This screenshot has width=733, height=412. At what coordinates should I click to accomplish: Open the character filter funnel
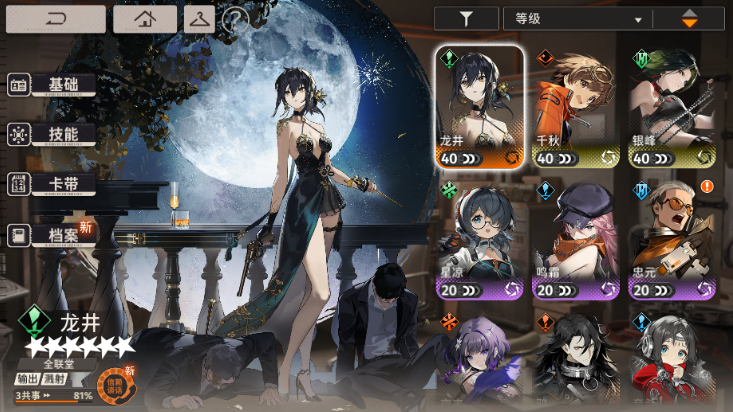coord(465,18)
